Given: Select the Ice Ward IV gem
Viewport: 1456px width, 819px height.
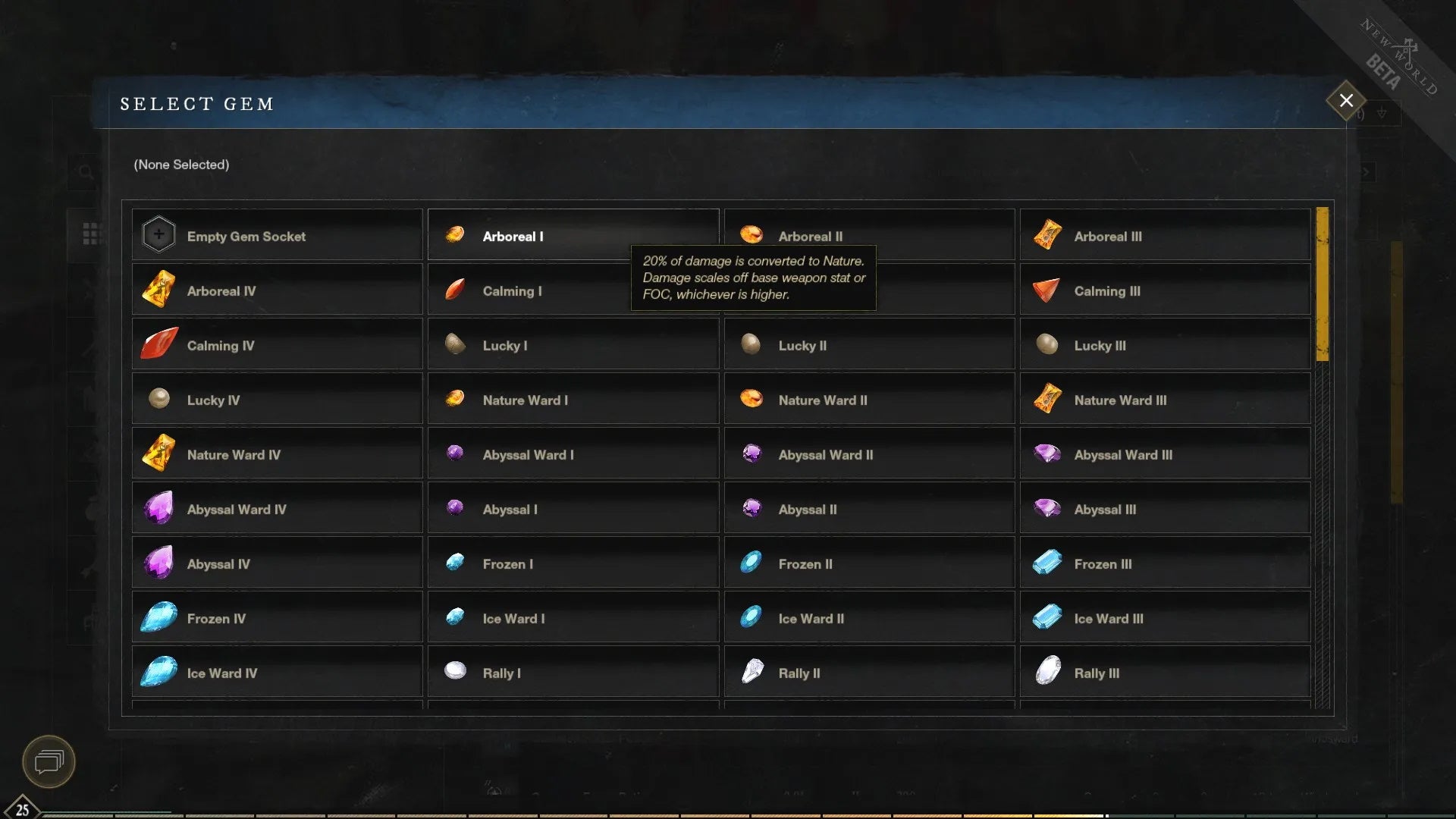Looking at the screenshot, I should tap(277, 673).
